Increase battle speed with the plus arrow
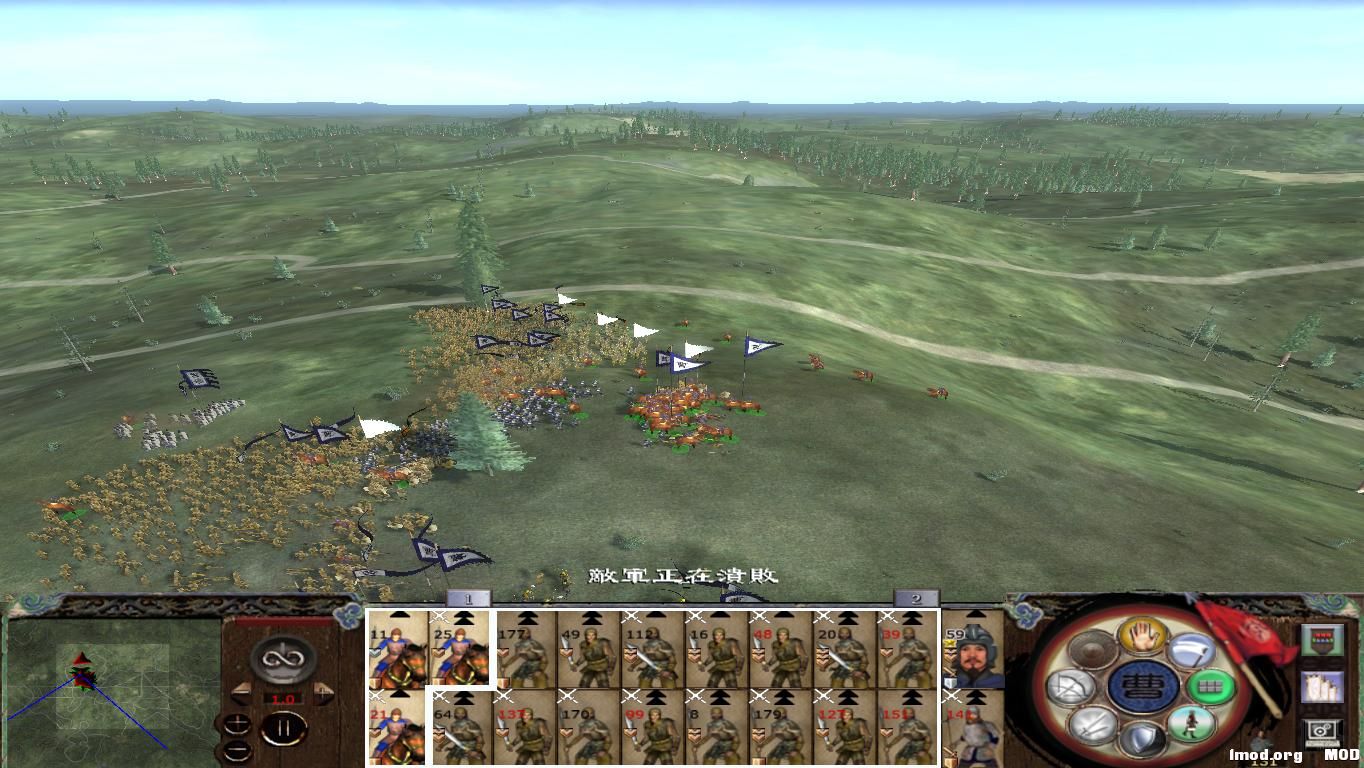 pyautogui.click(x=322, y=691)
